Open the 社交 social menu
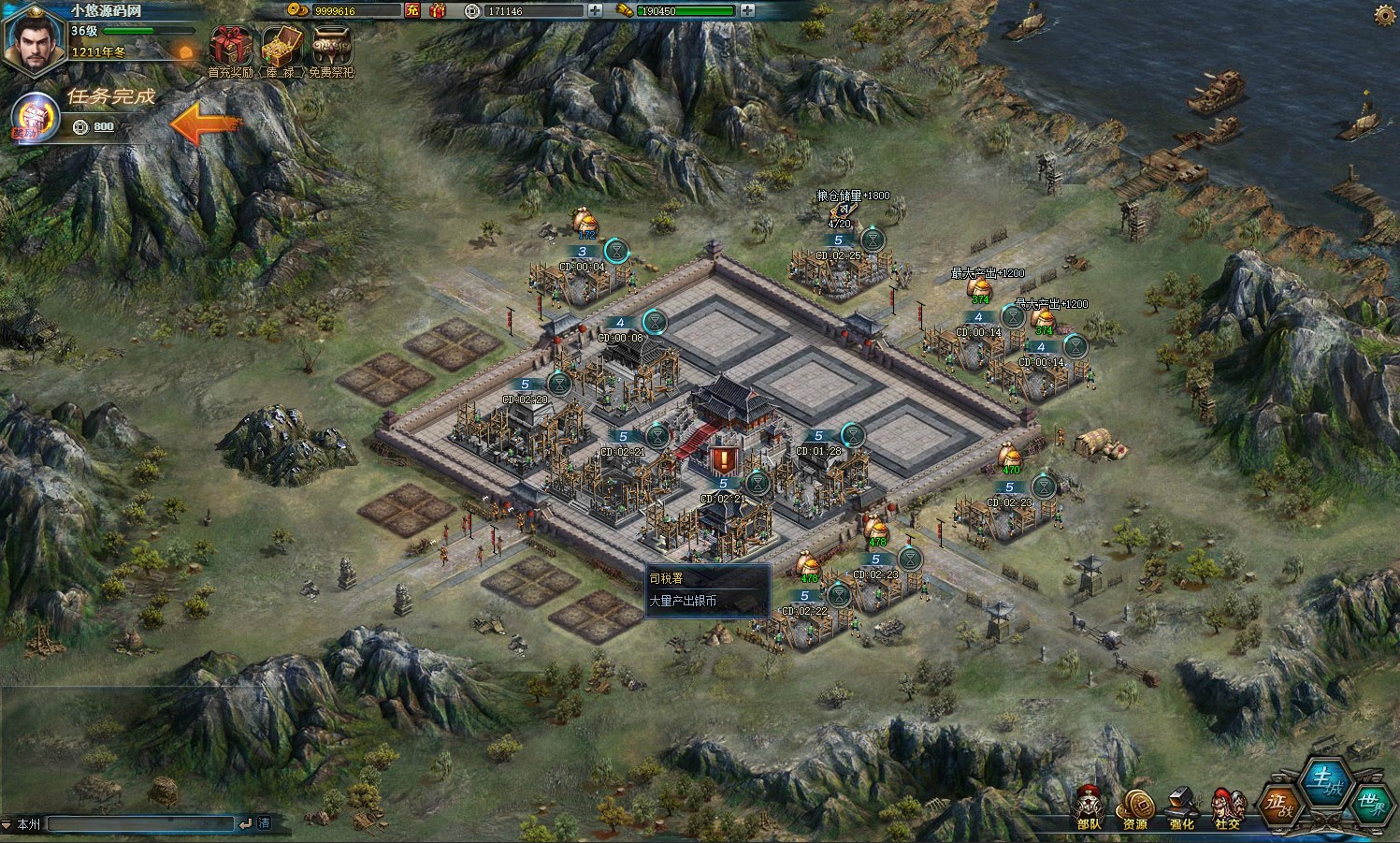 (1228, 807)
